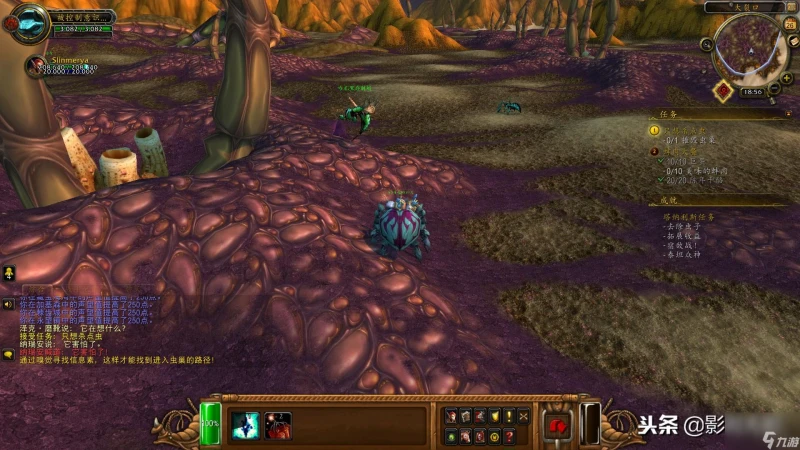
Task: Click the magnifier tracking button on minimap
Action: (708, 44)
